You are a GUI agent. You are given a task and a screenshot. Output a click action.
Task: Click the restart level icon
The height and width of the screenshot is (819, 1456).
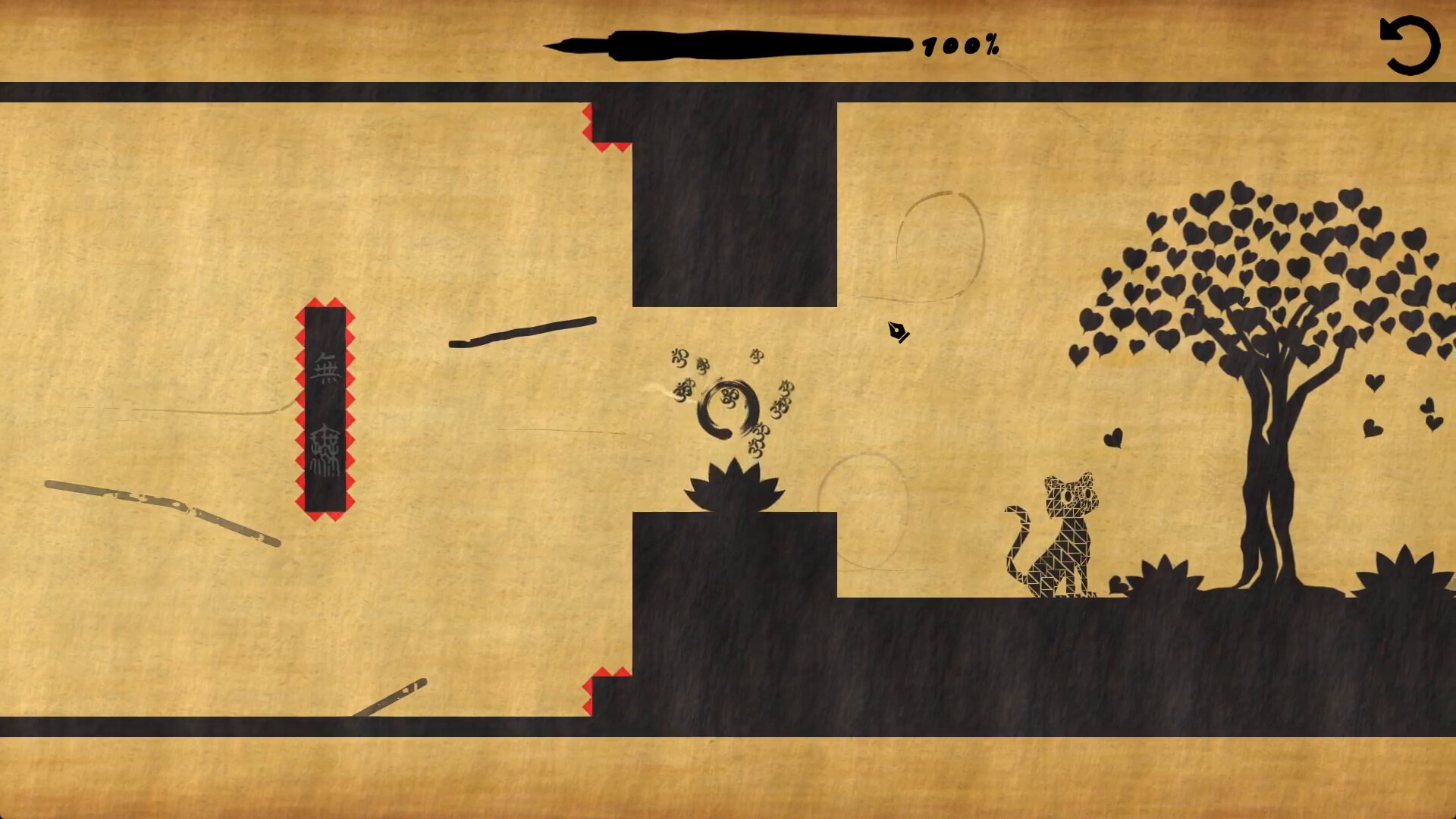point(1409,45)
